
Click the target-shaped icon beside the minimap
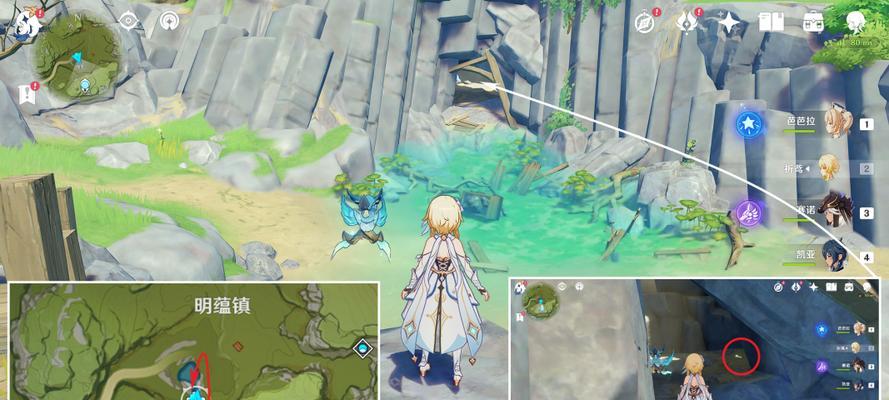tap(129, 20)
